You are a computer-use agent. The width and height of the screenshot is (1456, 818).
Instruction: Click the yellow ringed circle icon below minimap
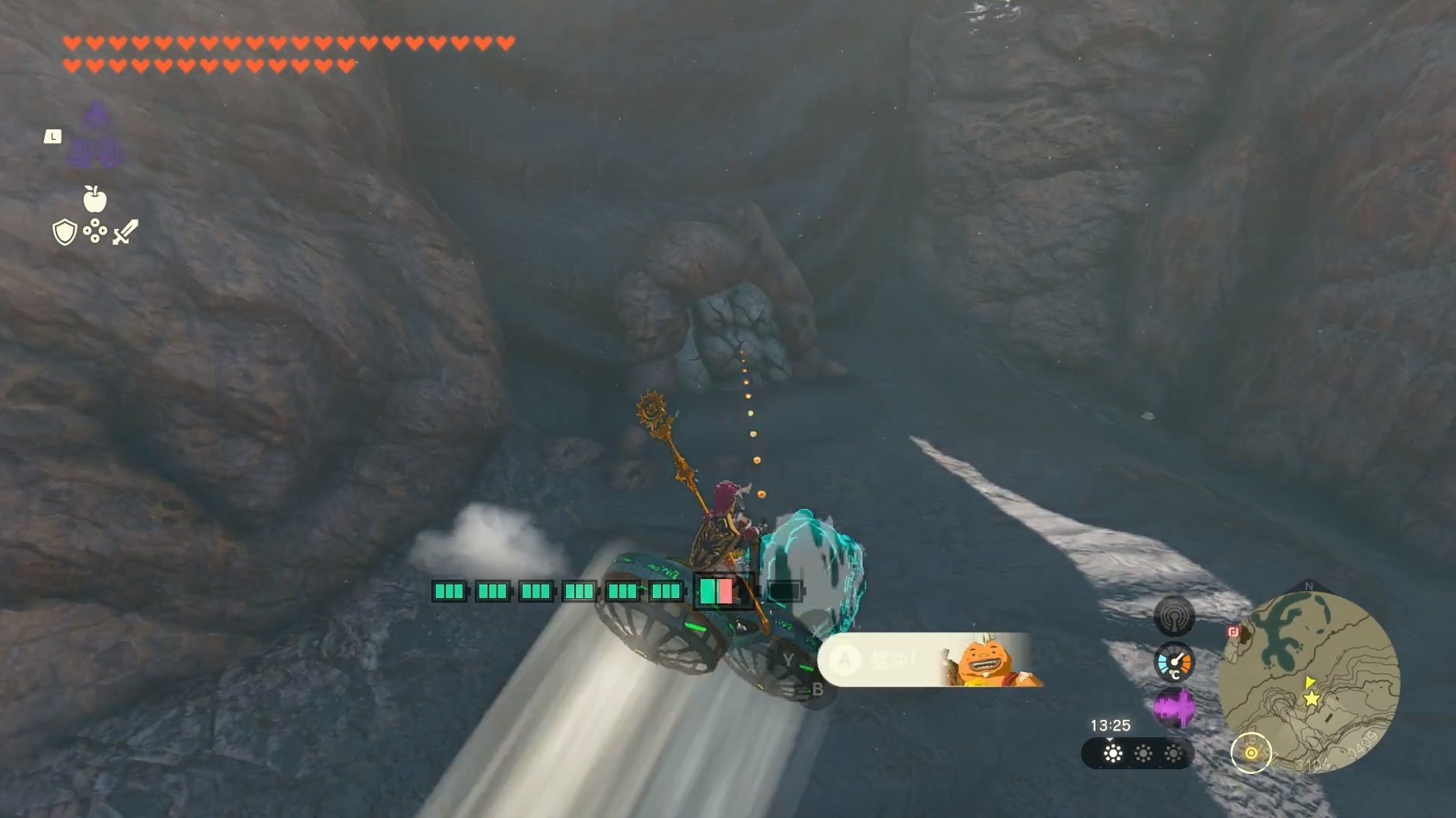pyautogui.click(x=1251, y=753)
